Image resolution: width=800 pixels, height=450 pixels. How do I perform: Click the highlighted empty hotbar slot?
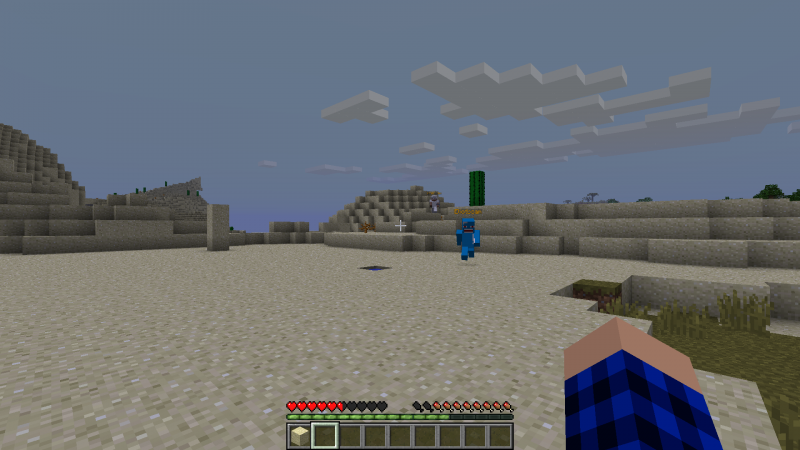324,435
